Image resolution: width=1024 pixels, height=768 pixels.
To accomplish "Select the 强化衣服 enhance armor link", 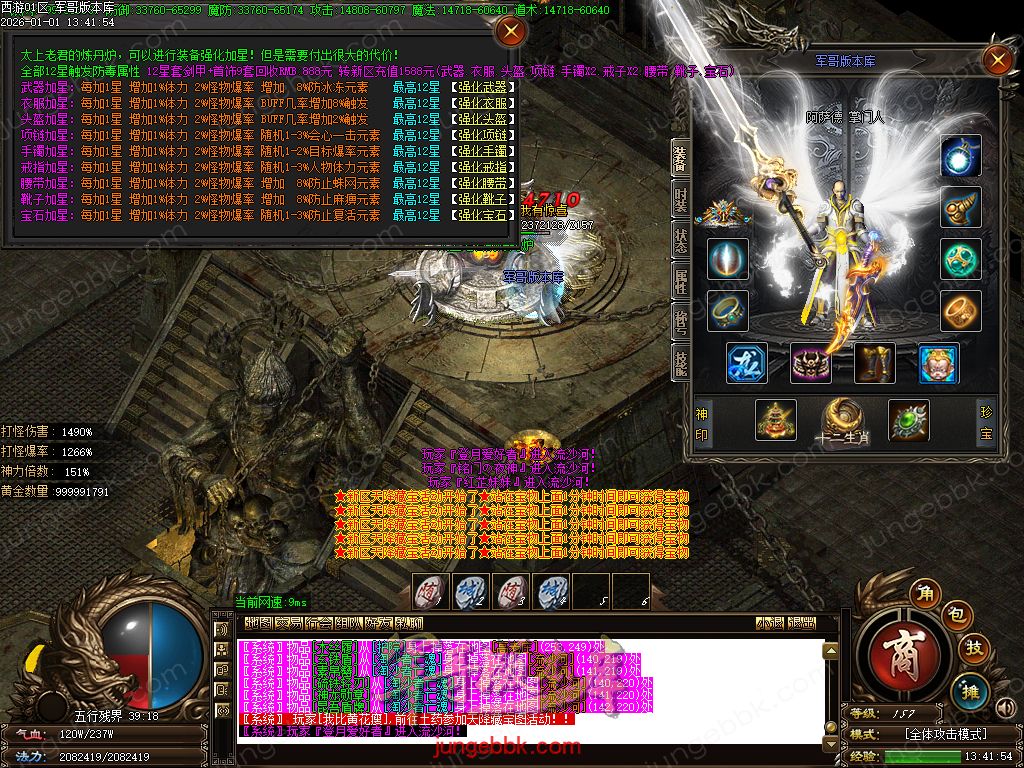I will tap(483, 103).
